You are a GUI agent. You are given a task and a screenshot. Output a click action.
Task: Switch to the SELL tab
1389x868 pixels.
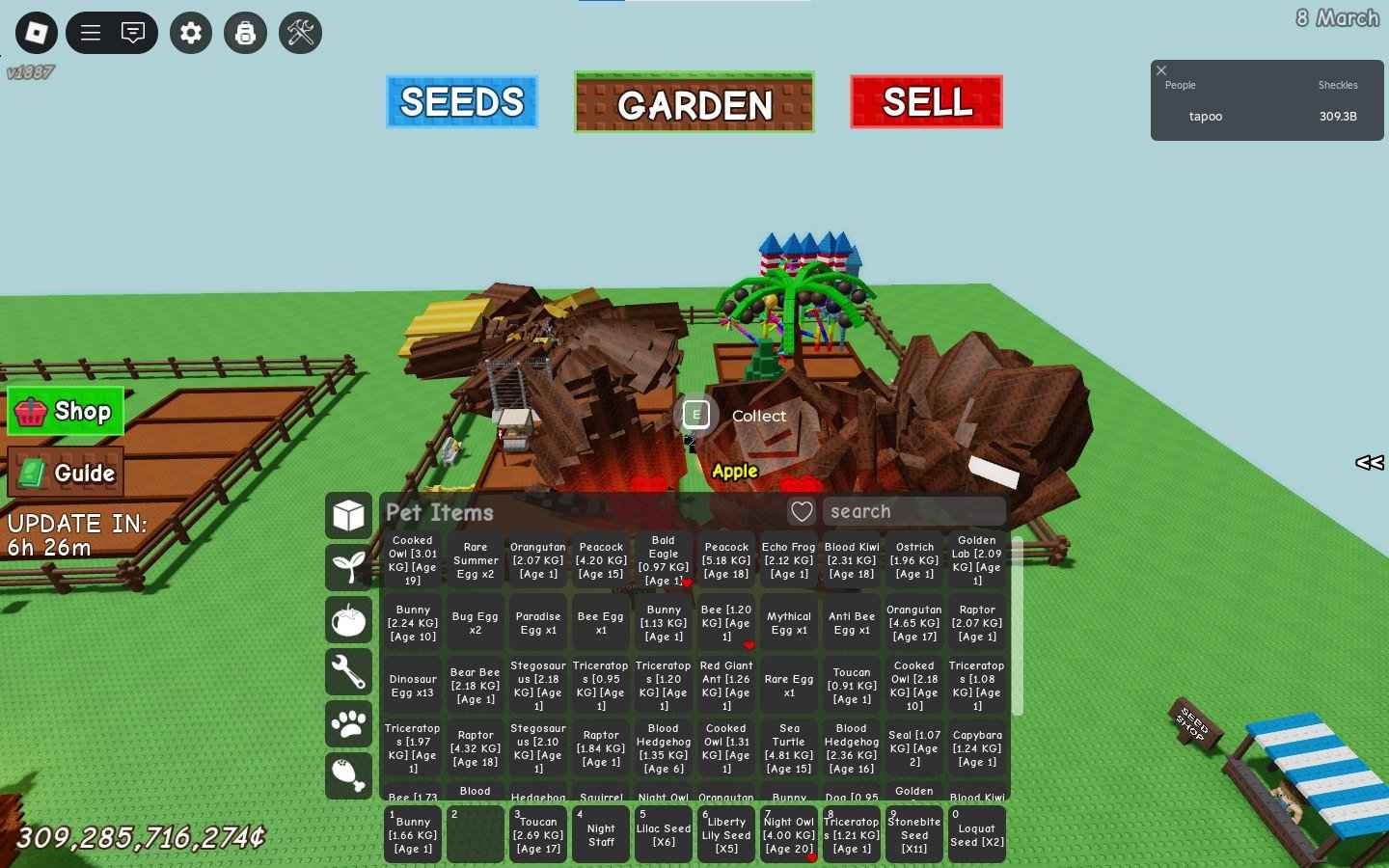click(x=925, y=101)
